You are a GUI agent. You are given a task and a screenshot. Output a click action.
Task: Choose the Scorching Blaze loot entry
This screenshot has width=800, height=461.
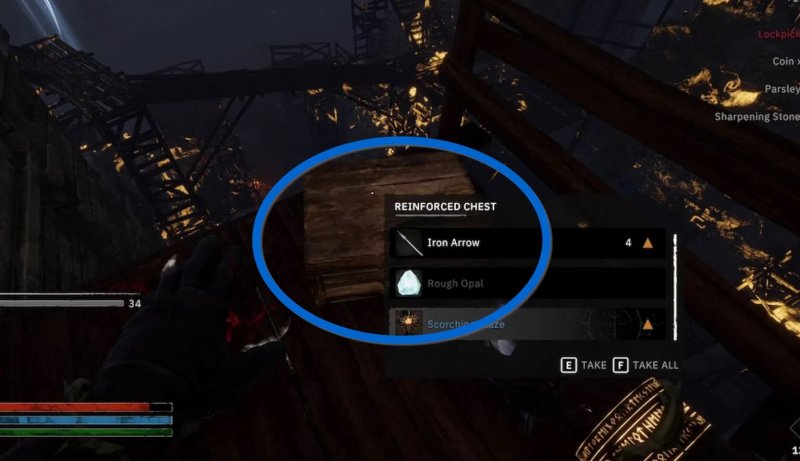(528, 324)
